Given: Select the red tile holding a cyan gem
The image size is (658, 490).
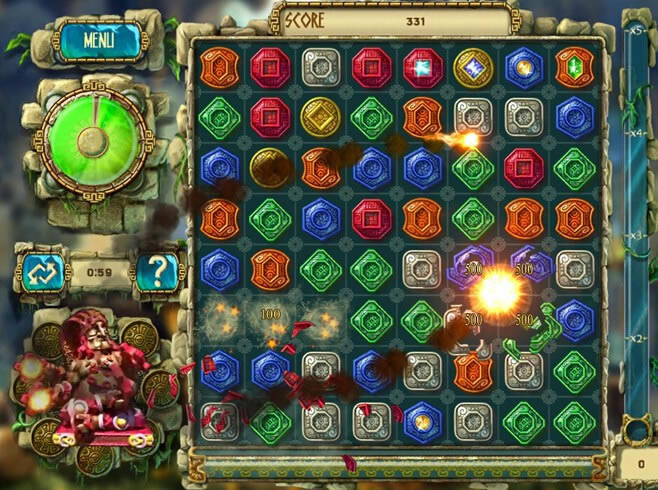Looking at the screenshot, I should (422, 67).
